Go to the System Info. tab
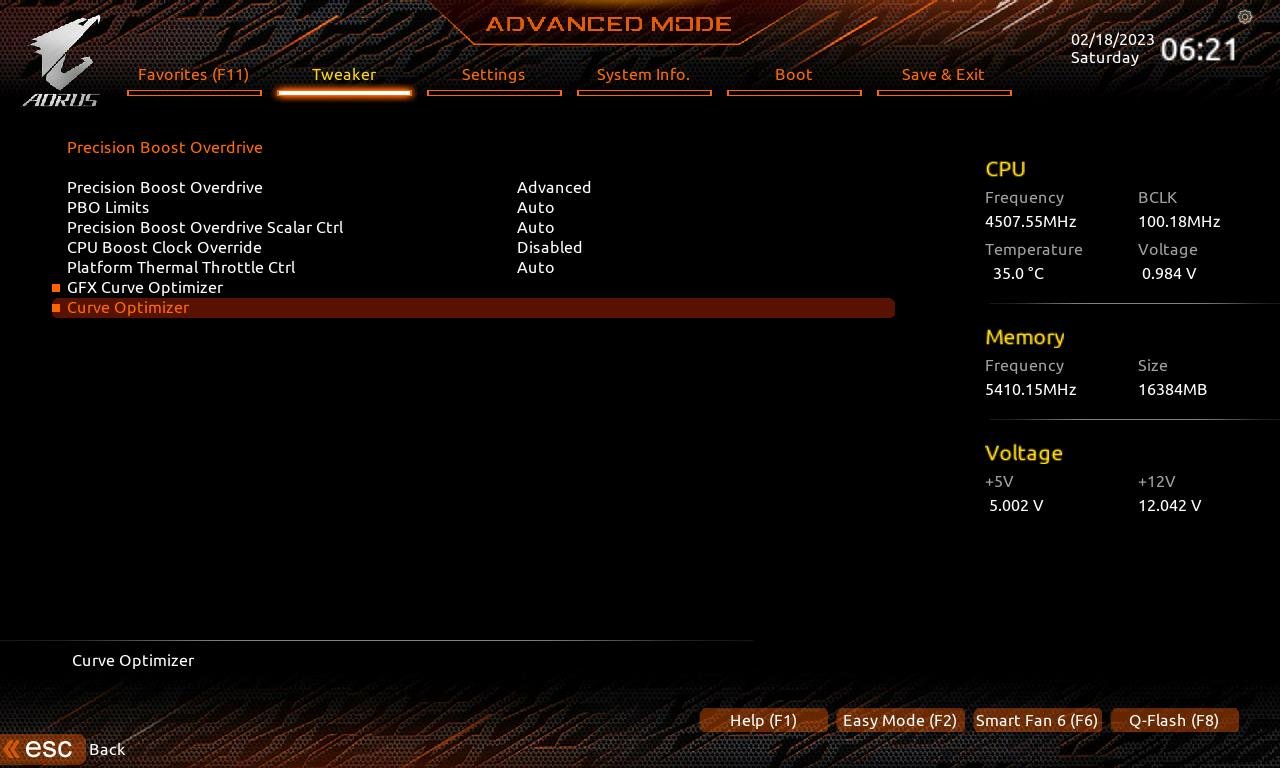 pyautogui.click(x=644, y=74)
